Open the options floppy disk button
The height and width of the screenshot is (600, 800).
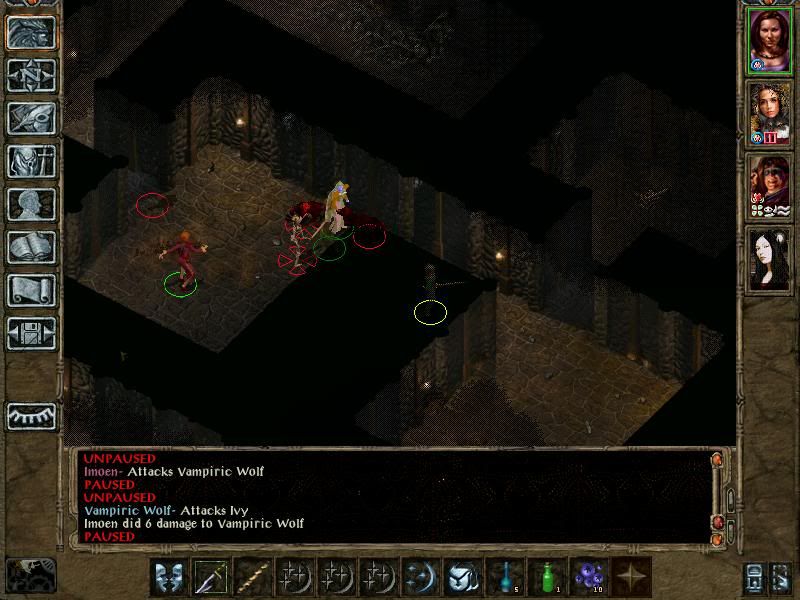click(x=31, y=333)
